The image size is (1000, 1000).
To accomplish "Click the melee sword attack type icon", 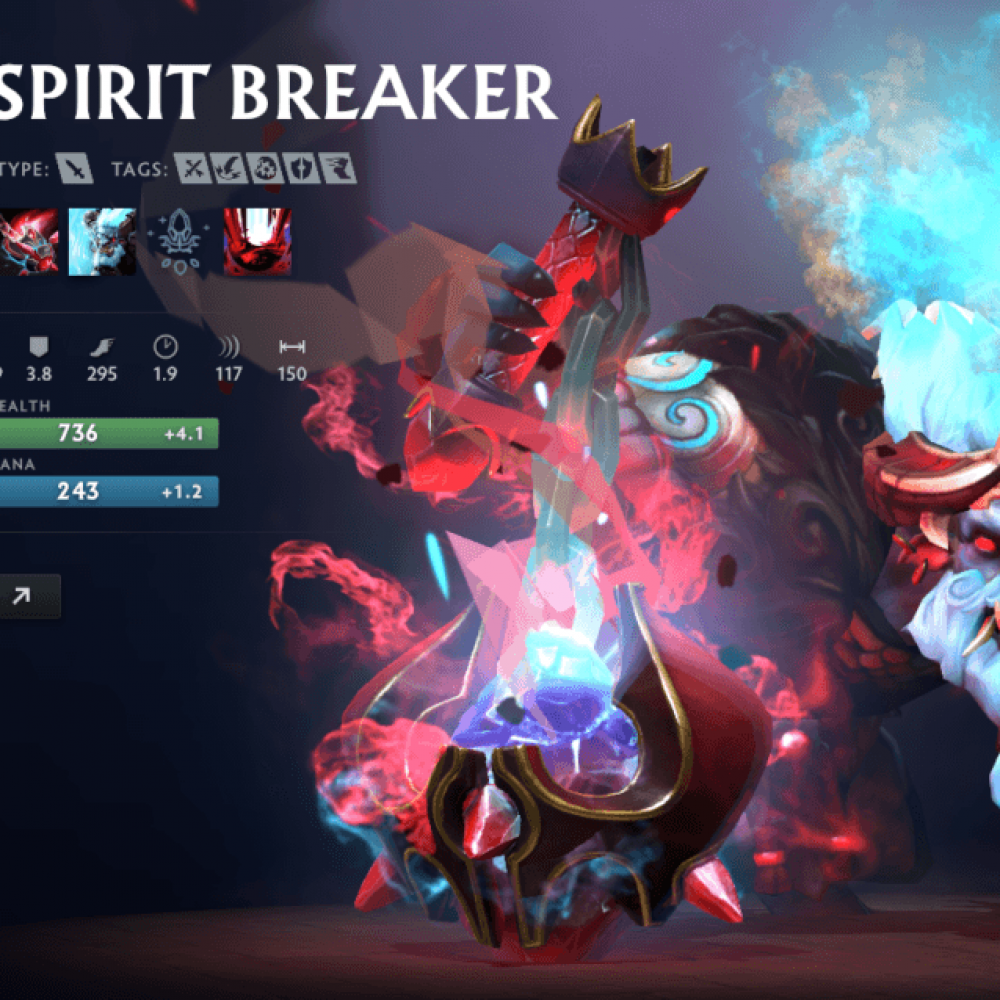I will (74, 168).
